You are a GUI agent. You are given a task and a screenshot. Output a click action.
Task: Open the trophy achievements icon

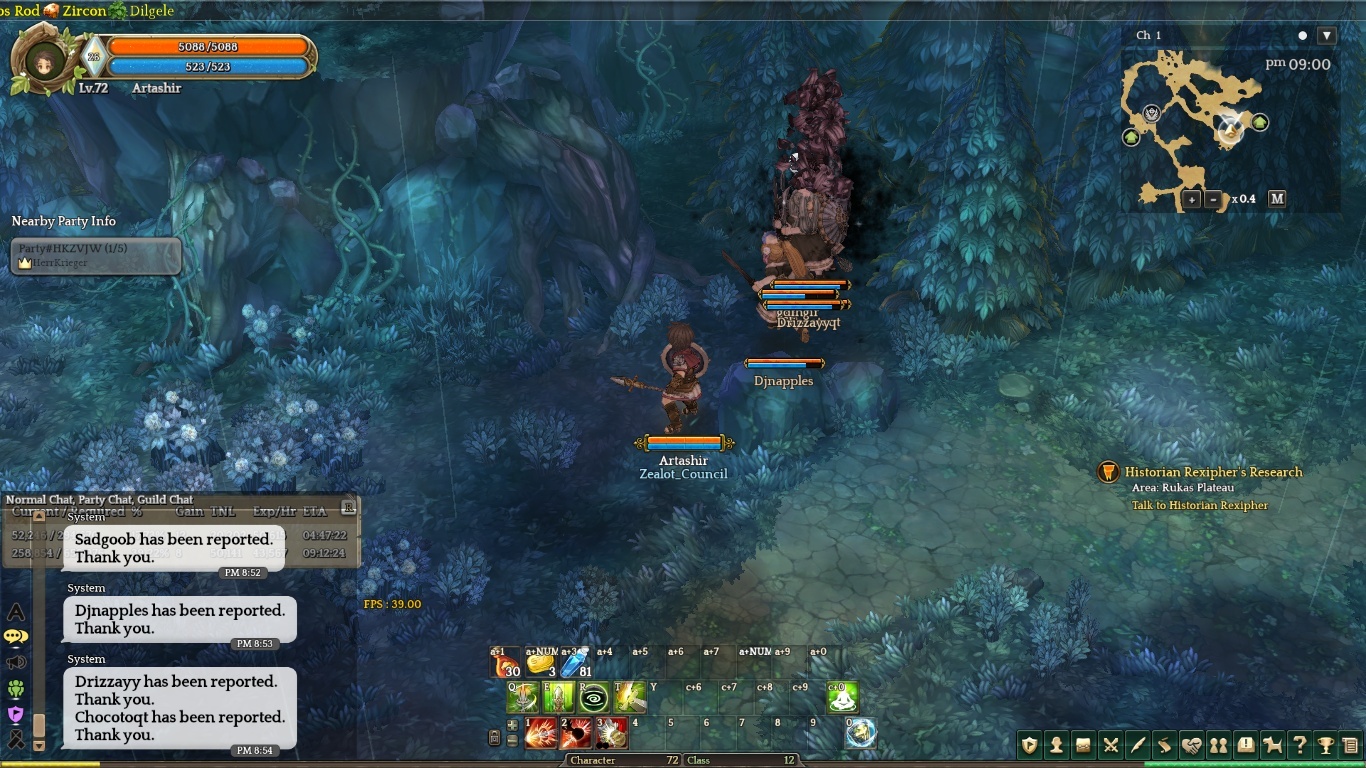coord(1325,745)
